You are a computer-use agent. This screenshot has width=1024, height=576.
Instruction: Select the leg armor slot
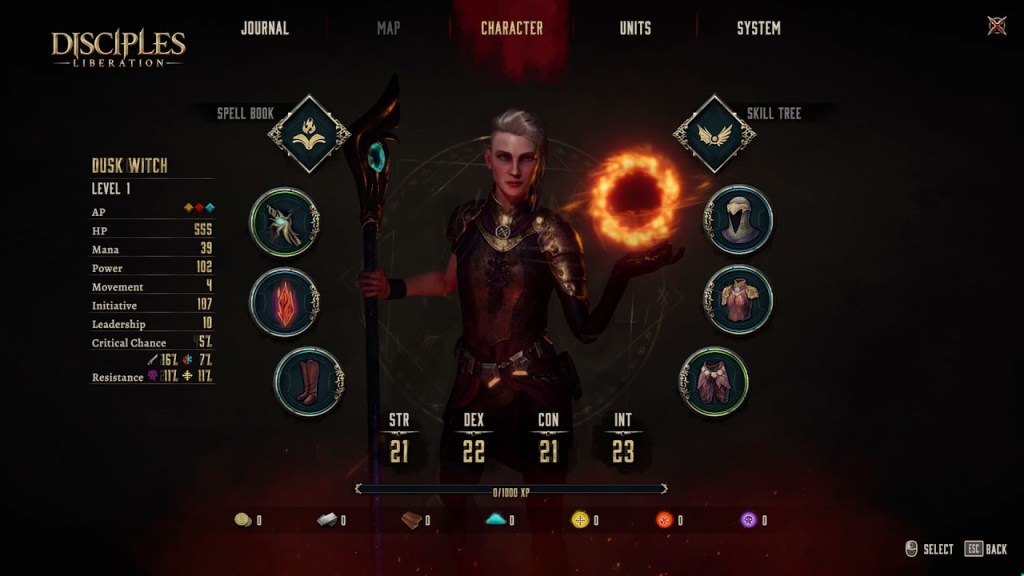tap(714, 381)
